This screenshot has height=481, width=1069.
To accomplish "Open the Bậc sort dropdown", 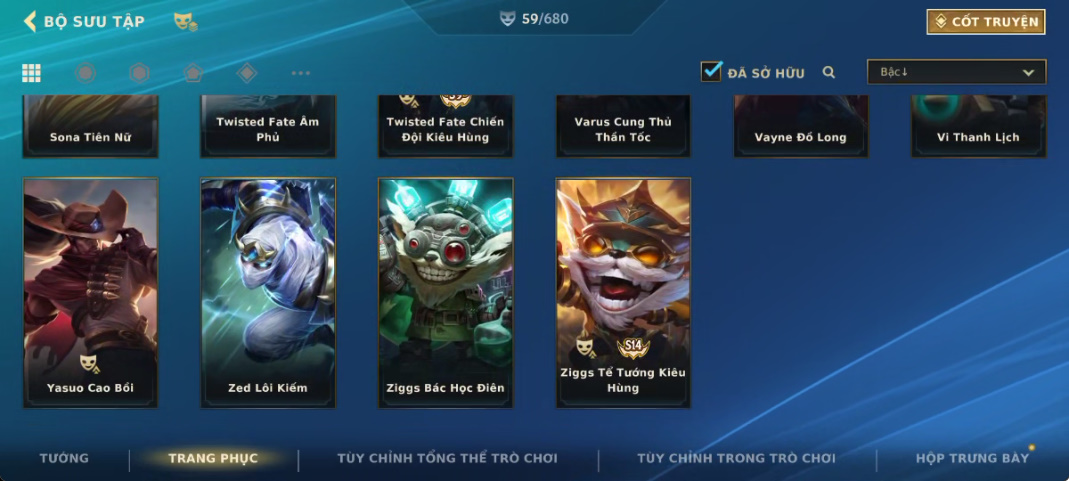I will 956,72.
